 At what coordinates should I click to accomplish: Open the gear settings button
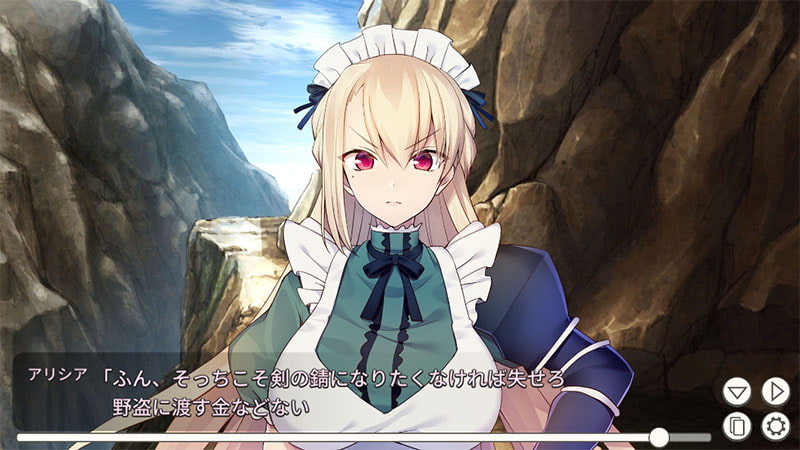[775, 427]
